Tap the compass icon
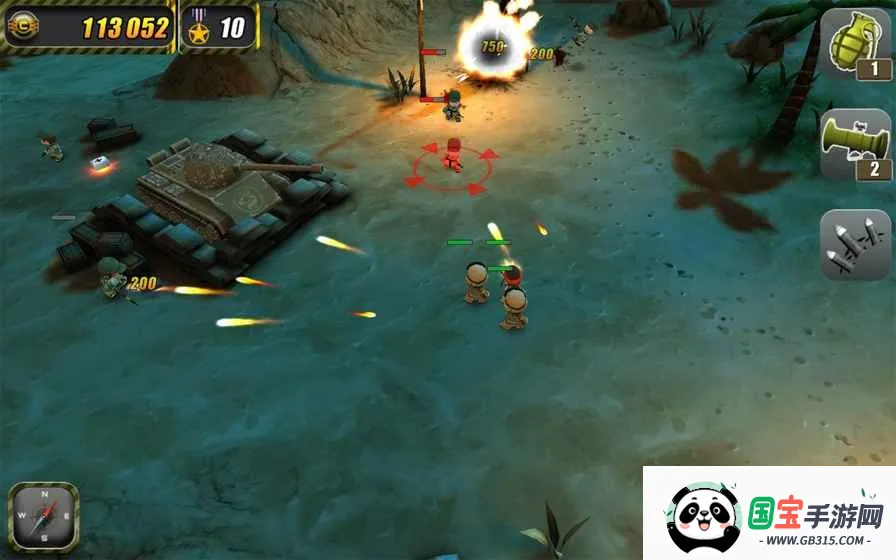This screenshot has height=560, width=896. click(x=43, y=517)
